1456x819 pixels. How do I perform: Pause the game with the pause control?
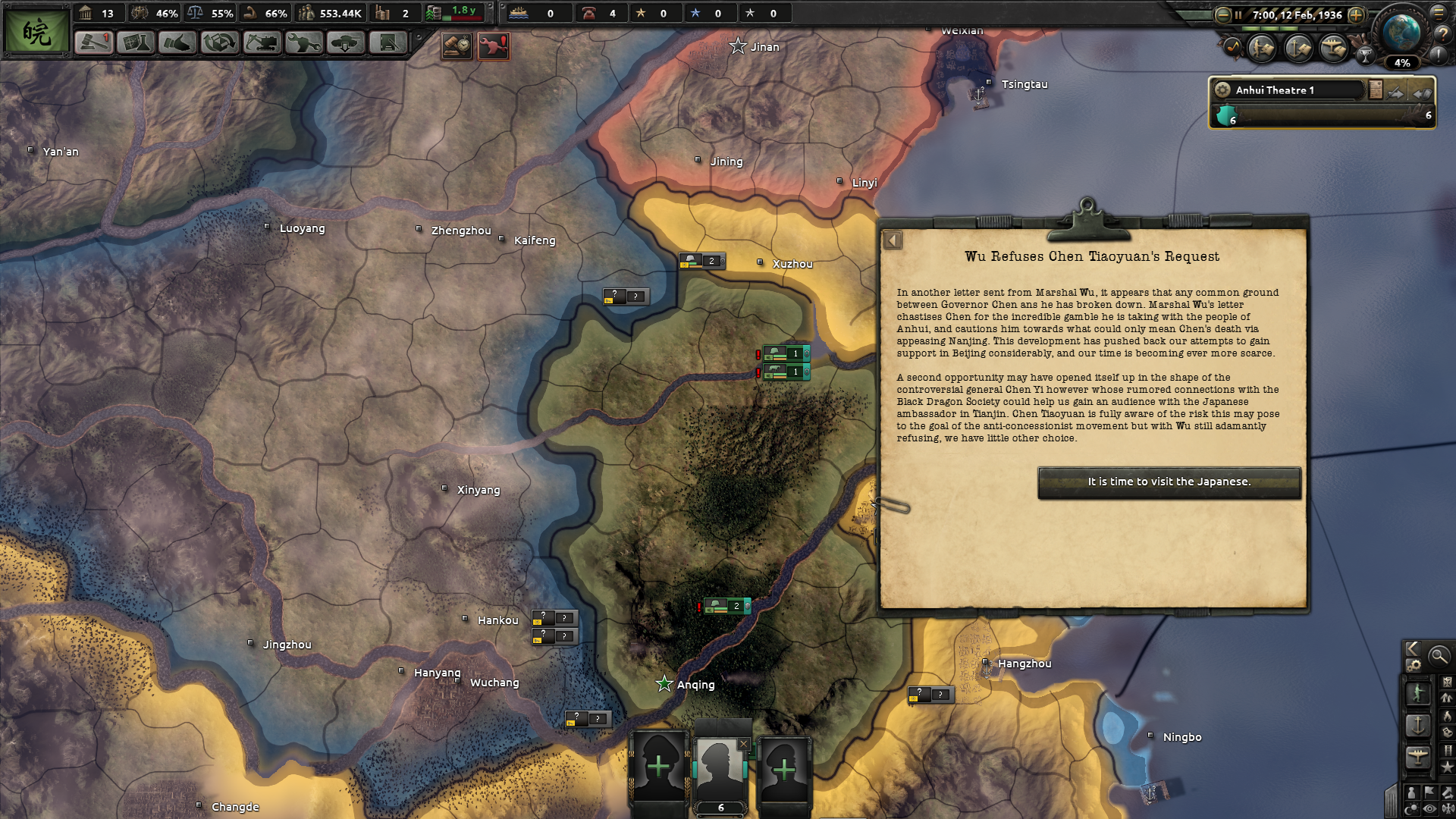(x=1238, y=15)
